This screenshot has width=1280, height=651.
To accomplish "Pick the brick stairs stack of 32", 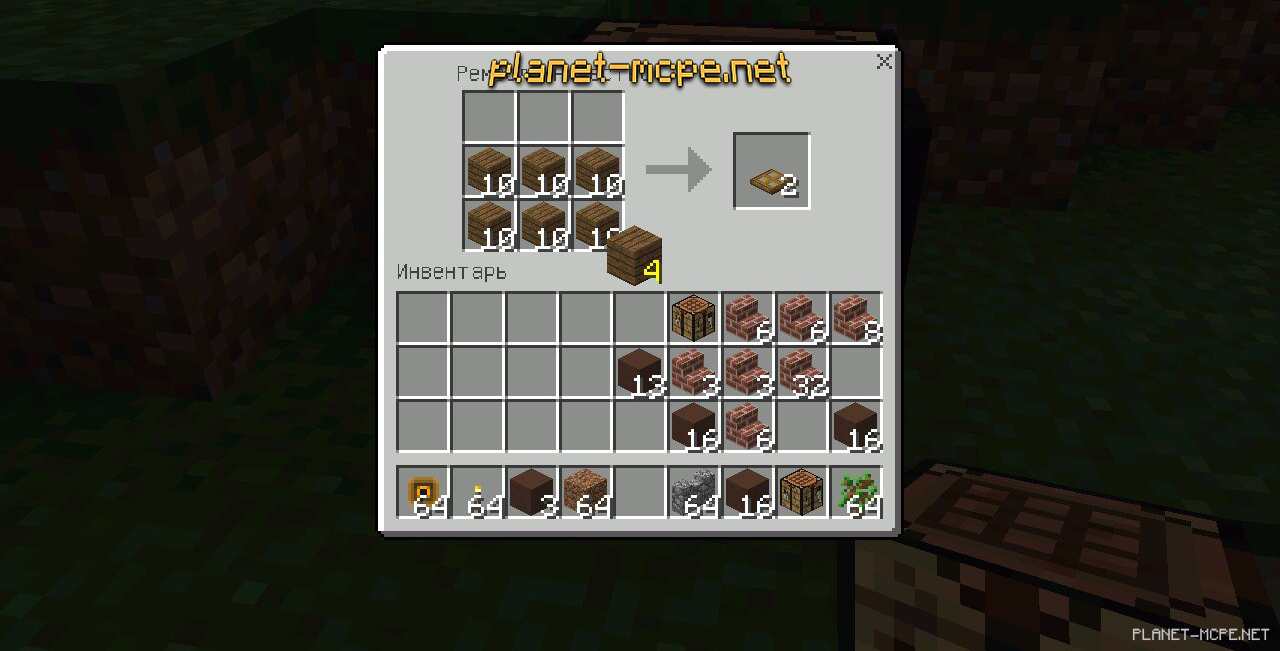I will pyautogui.click(x=801, y=372).
